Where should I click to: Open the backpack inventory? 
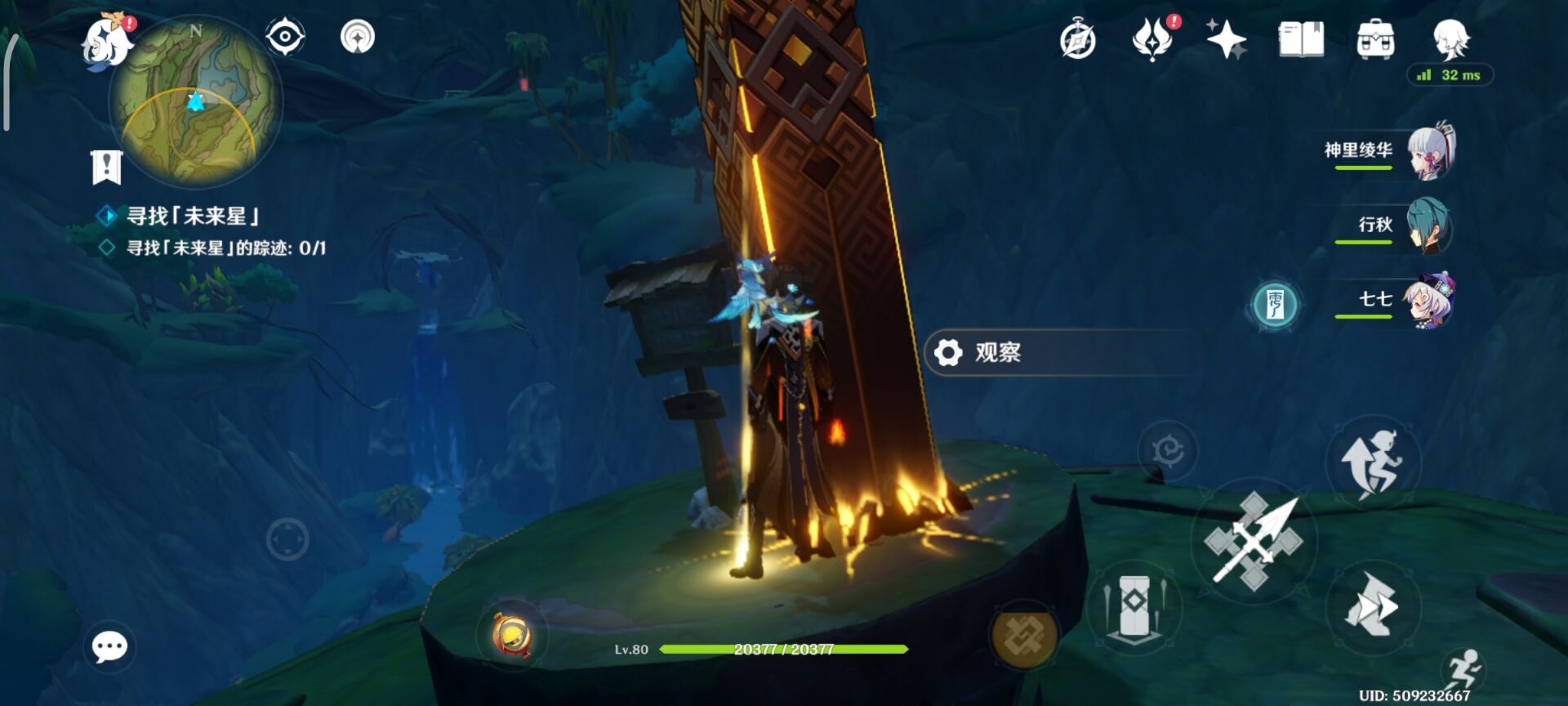pos(1375,39)
